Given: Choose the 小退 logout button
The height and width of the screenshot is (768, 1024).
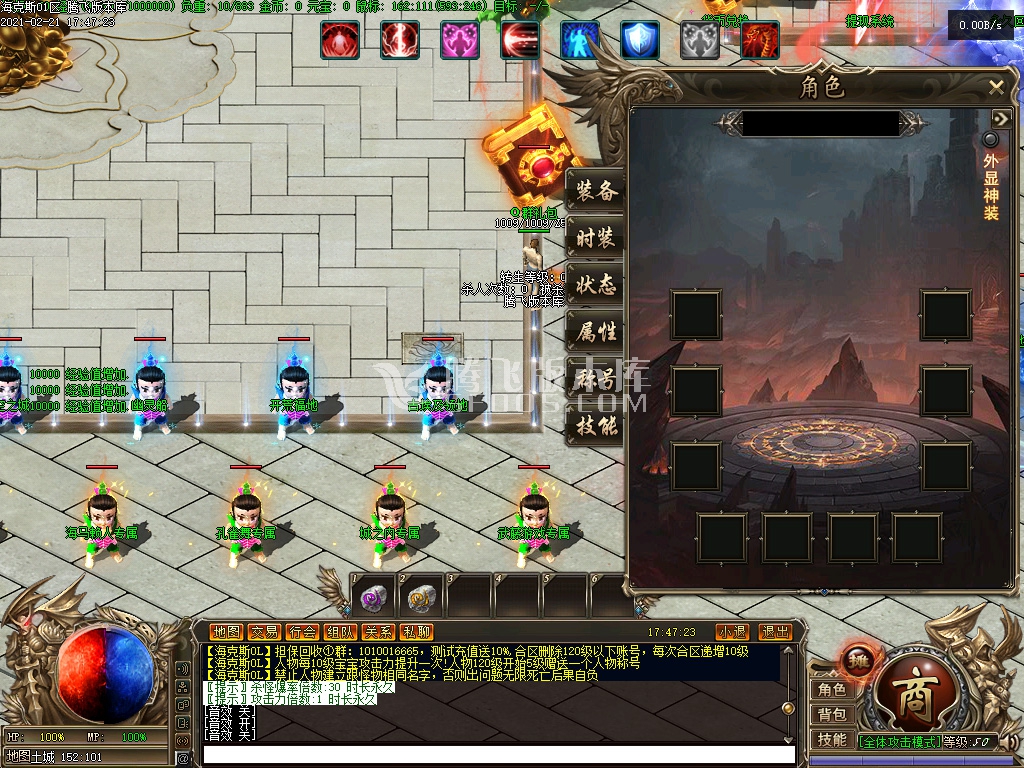Looking at the screenshot, I should click(732, 632).
